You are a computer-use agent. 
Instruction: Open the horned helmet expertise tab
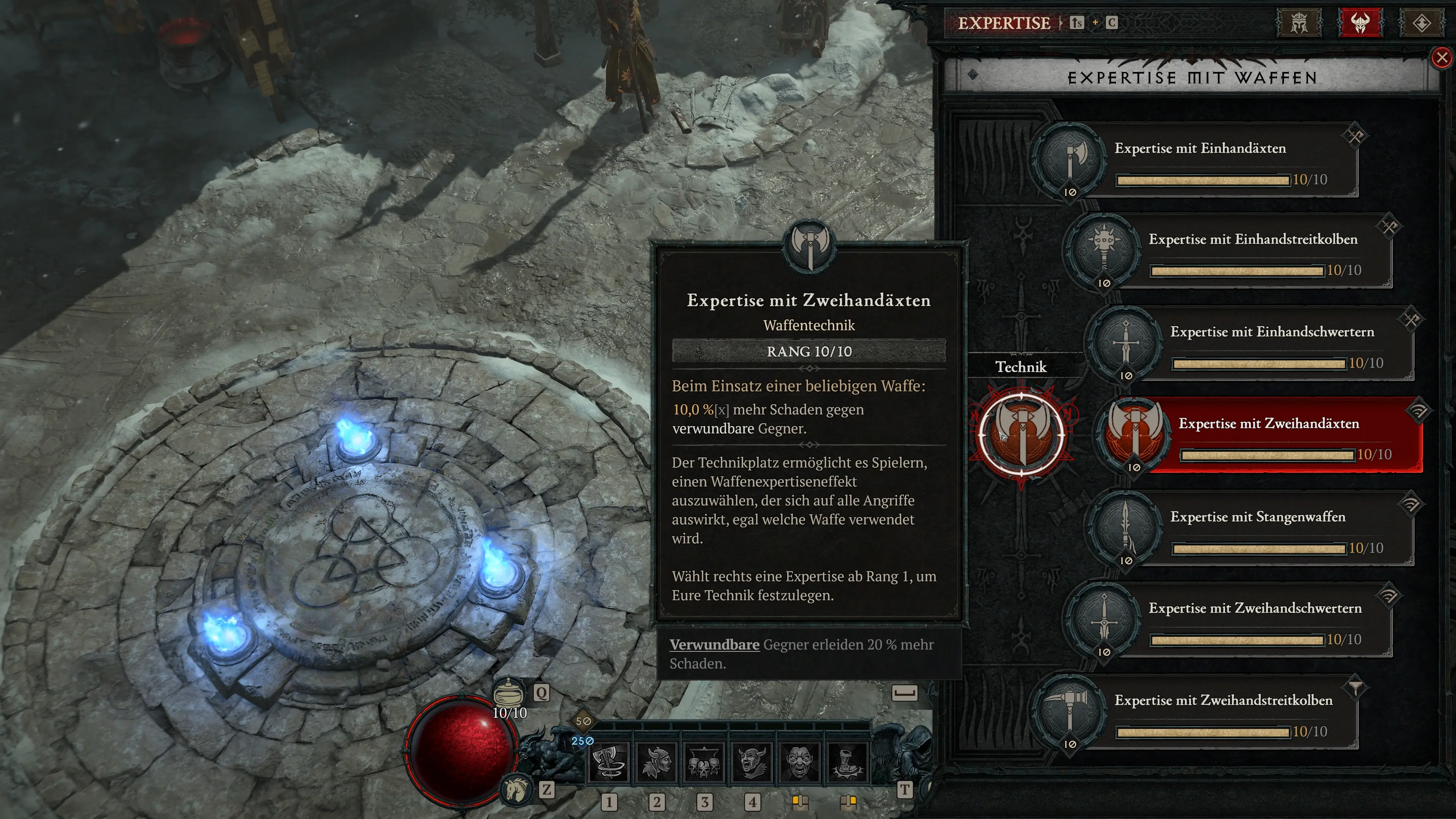1360,23
